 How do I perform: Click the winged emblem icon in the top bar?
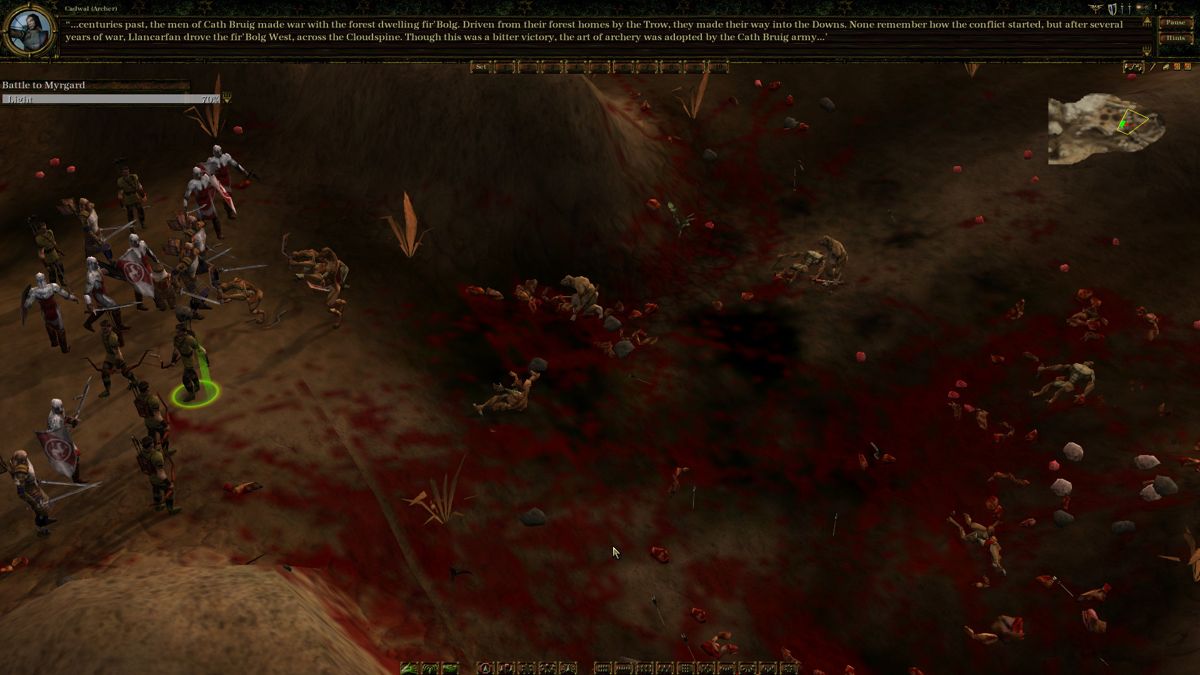1097,9
